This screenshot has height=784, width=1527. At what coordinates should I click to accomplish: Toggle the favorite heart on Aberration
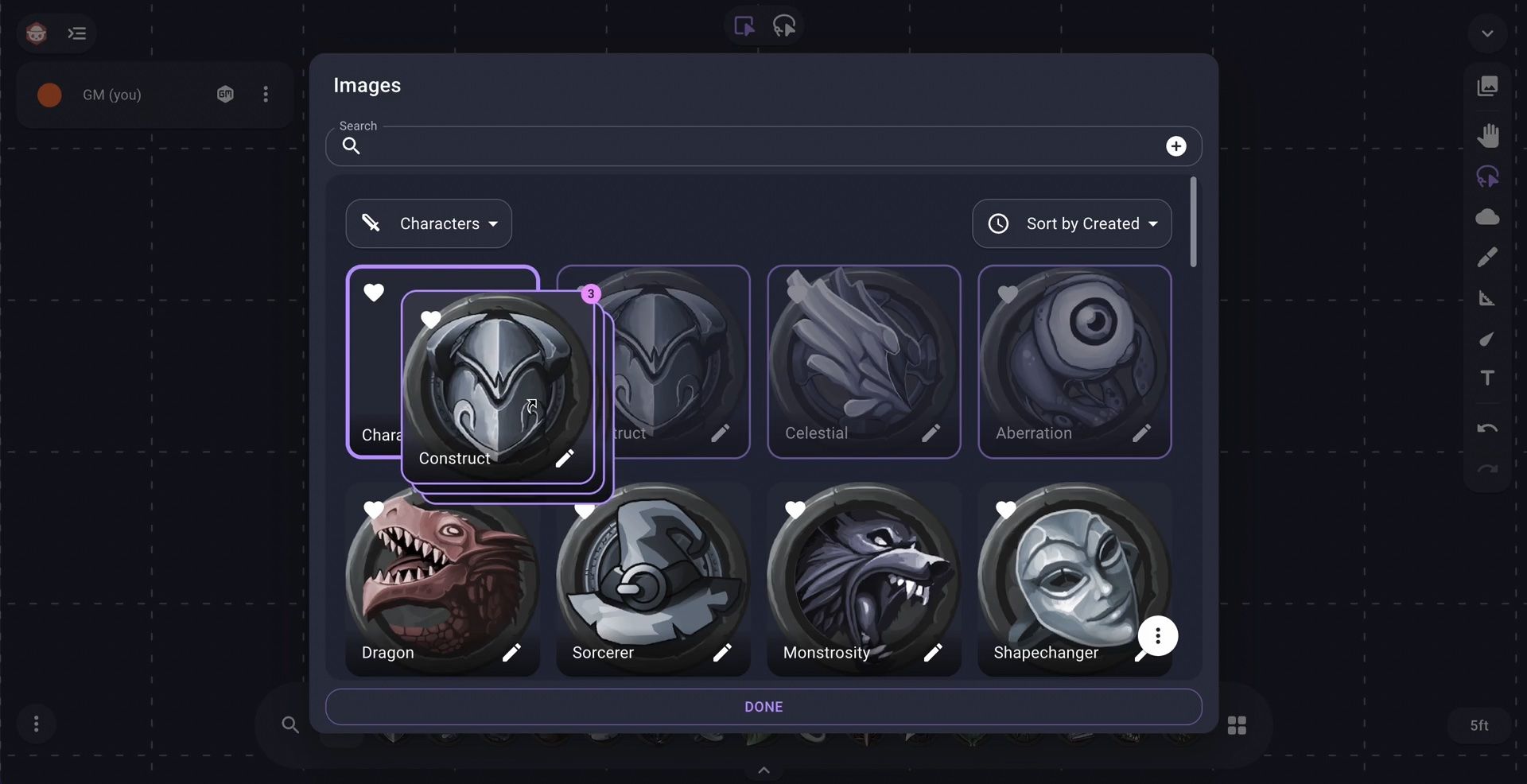click(x=1008, y=293)
